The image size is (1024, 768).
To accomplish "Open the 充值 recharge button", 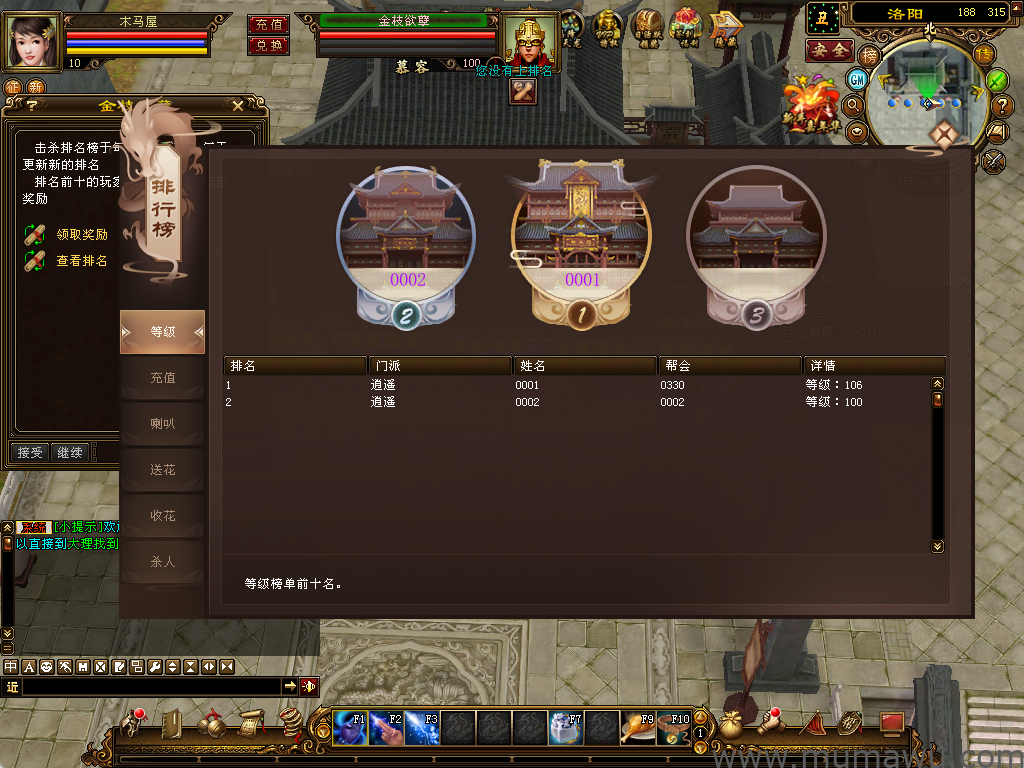I will [268, 24].
